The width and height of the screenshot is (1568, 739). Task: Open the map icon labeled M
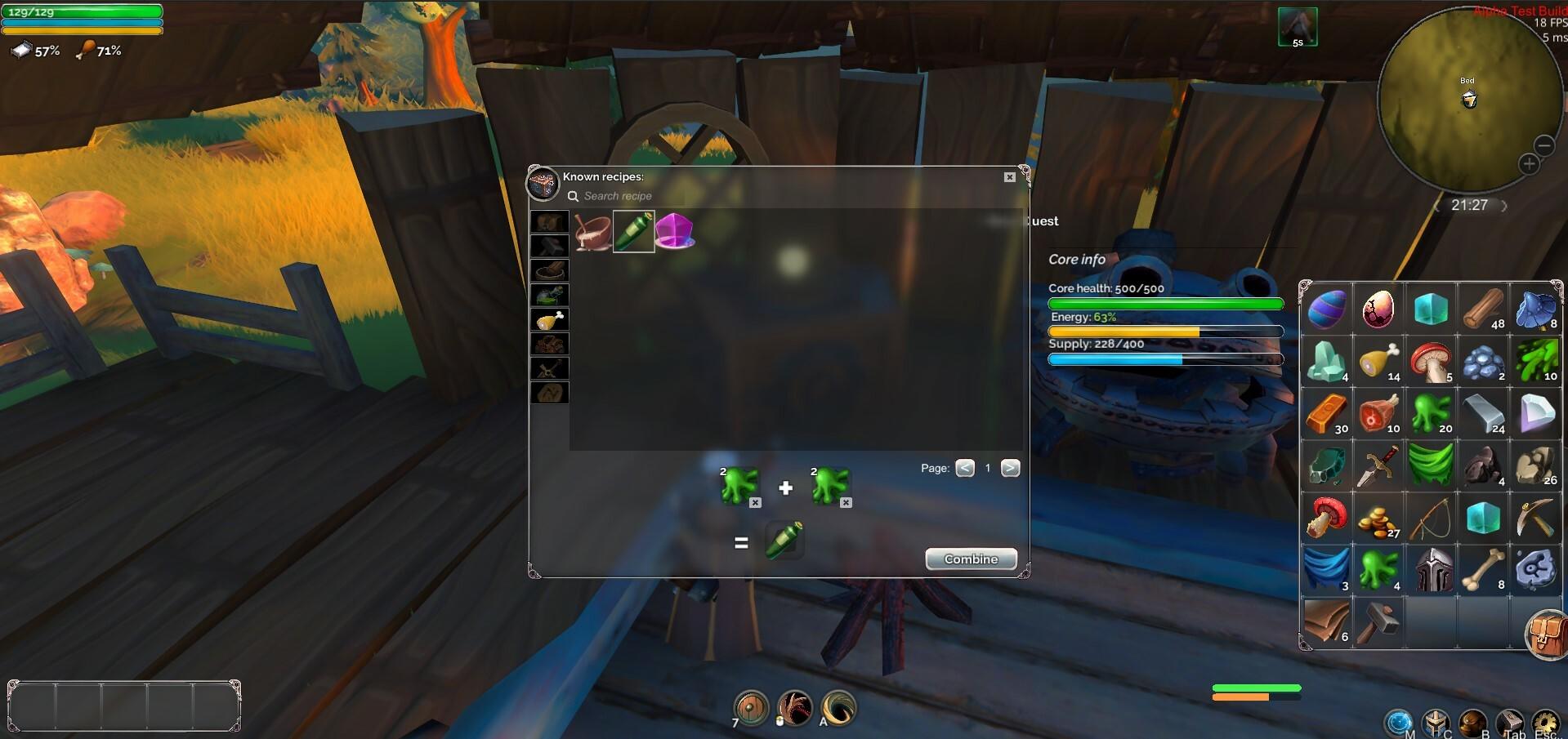coord(1399,721)
